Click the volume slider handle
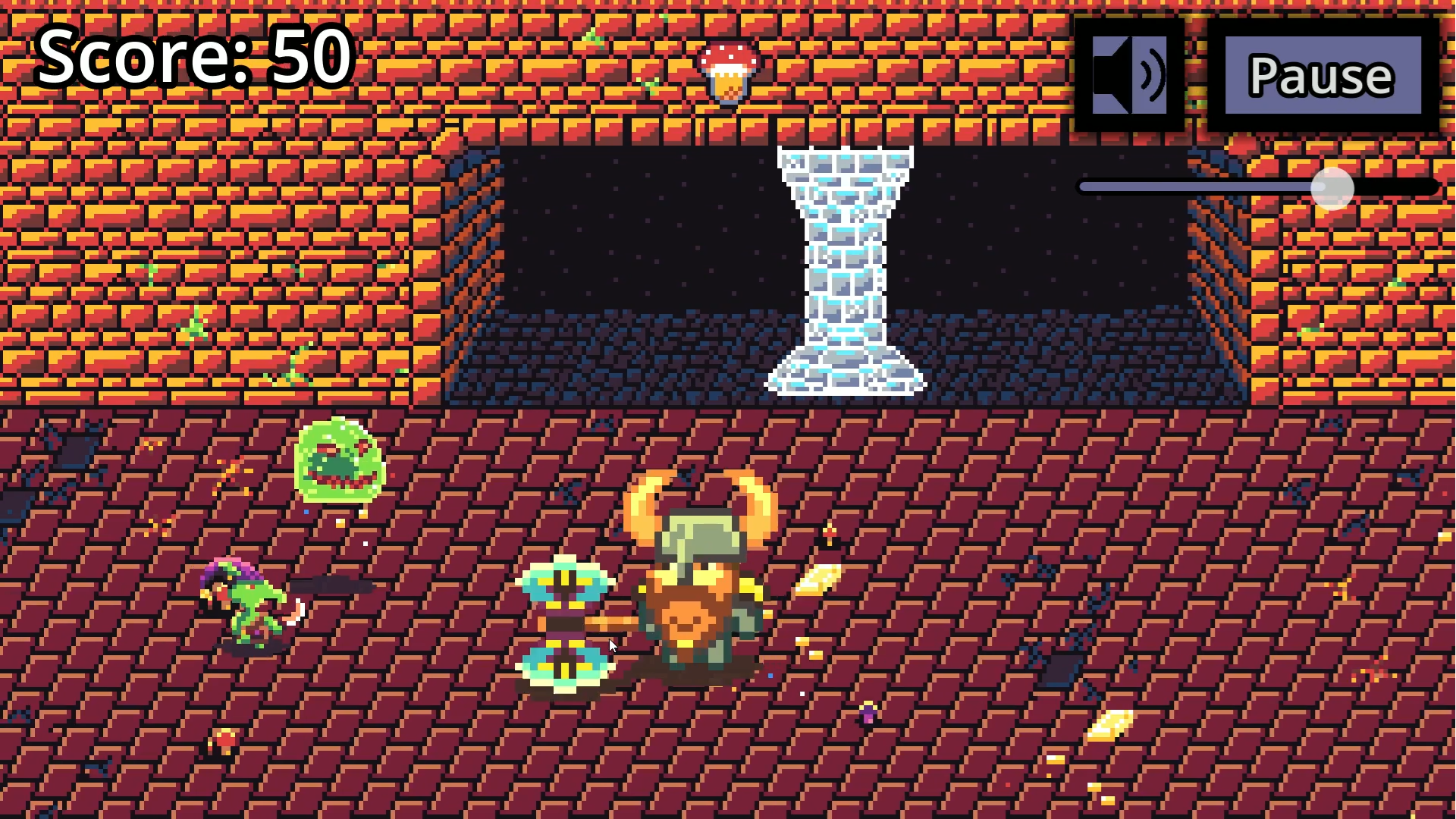The height and width of the screenshot is (819, 1456). coord(1332,188)
